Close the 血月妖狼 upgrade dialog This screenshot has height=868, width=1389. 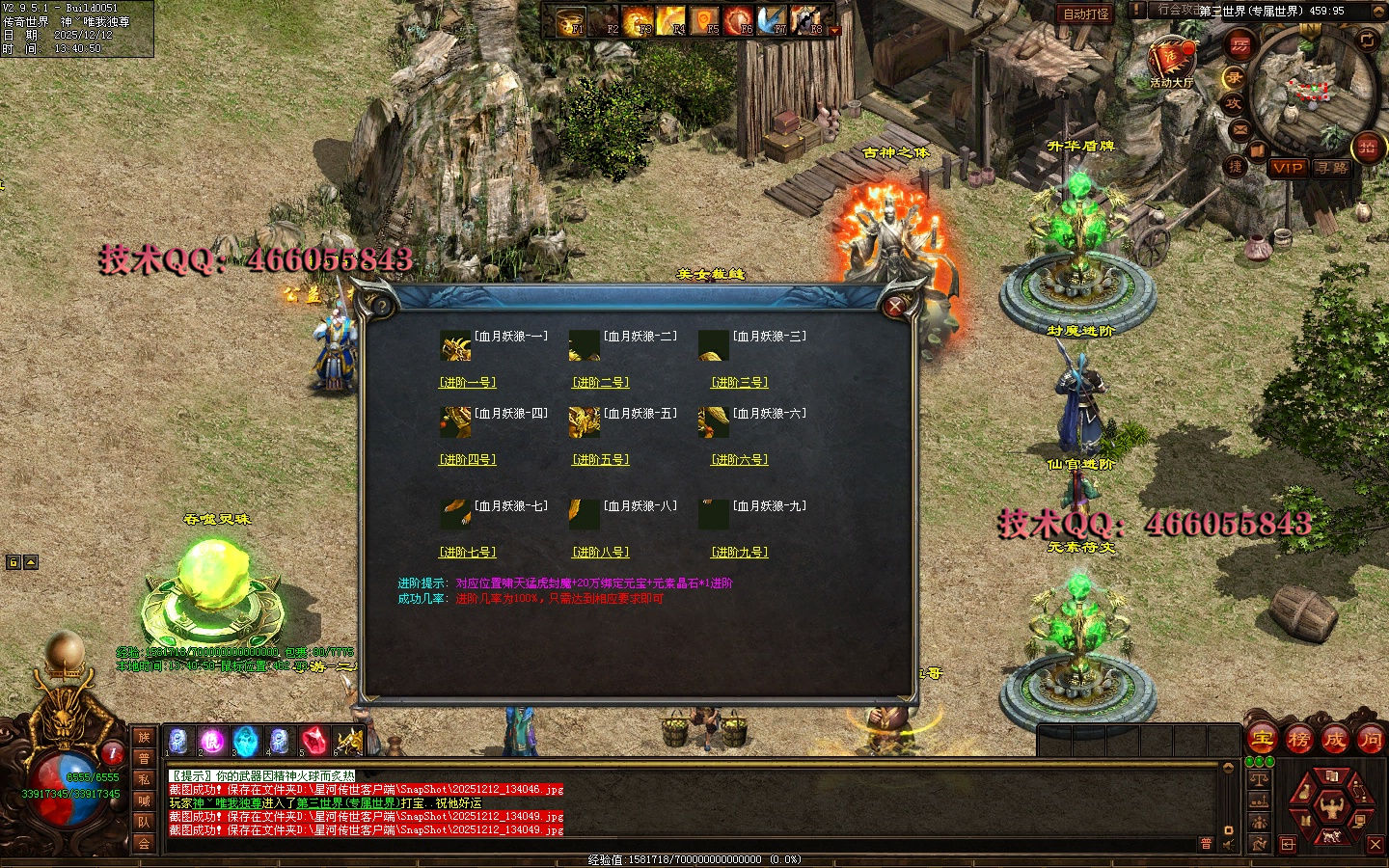point(895,306)
